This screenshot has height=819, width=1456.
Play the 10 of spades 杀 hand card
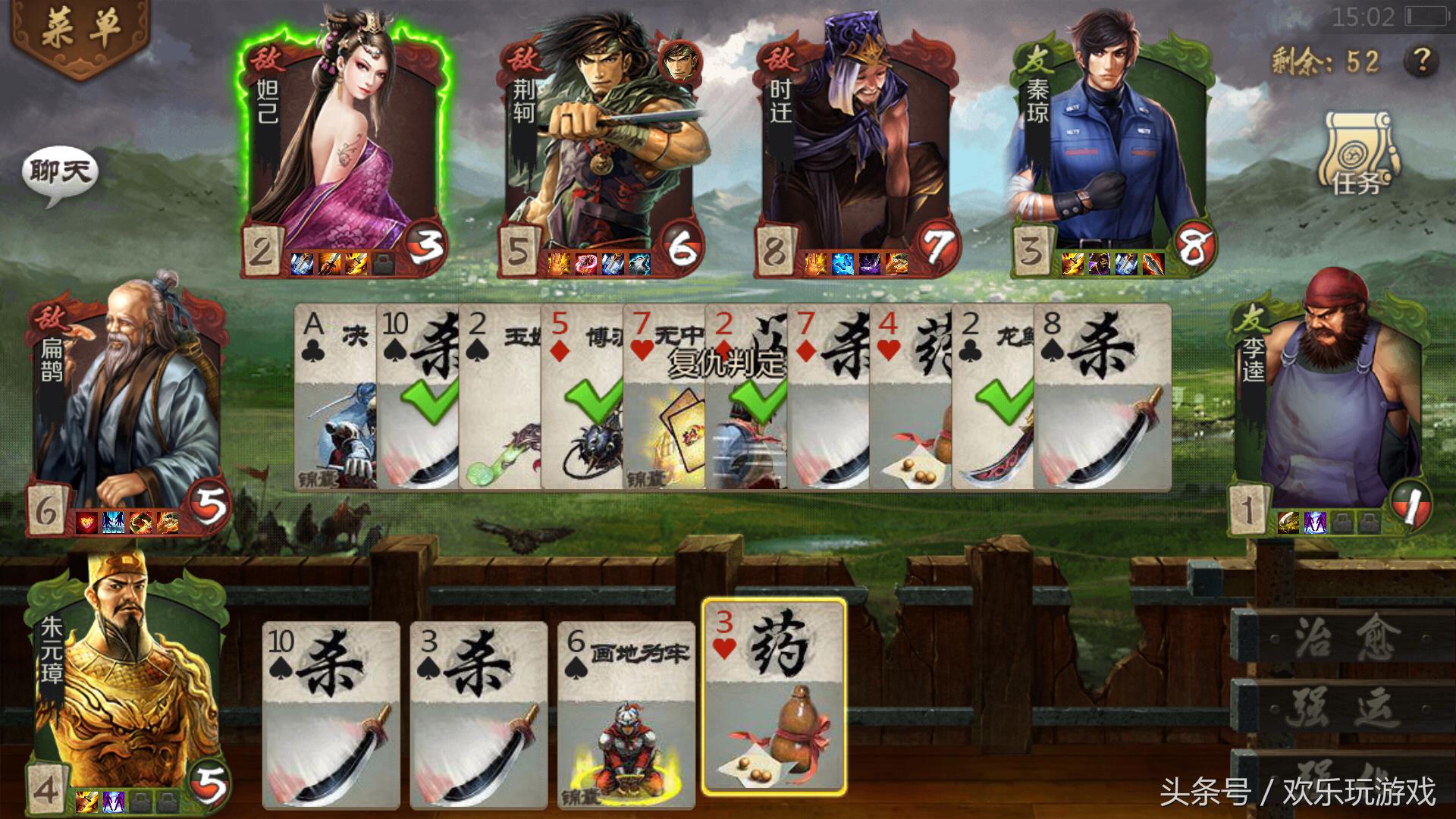[x=331, y=713]
